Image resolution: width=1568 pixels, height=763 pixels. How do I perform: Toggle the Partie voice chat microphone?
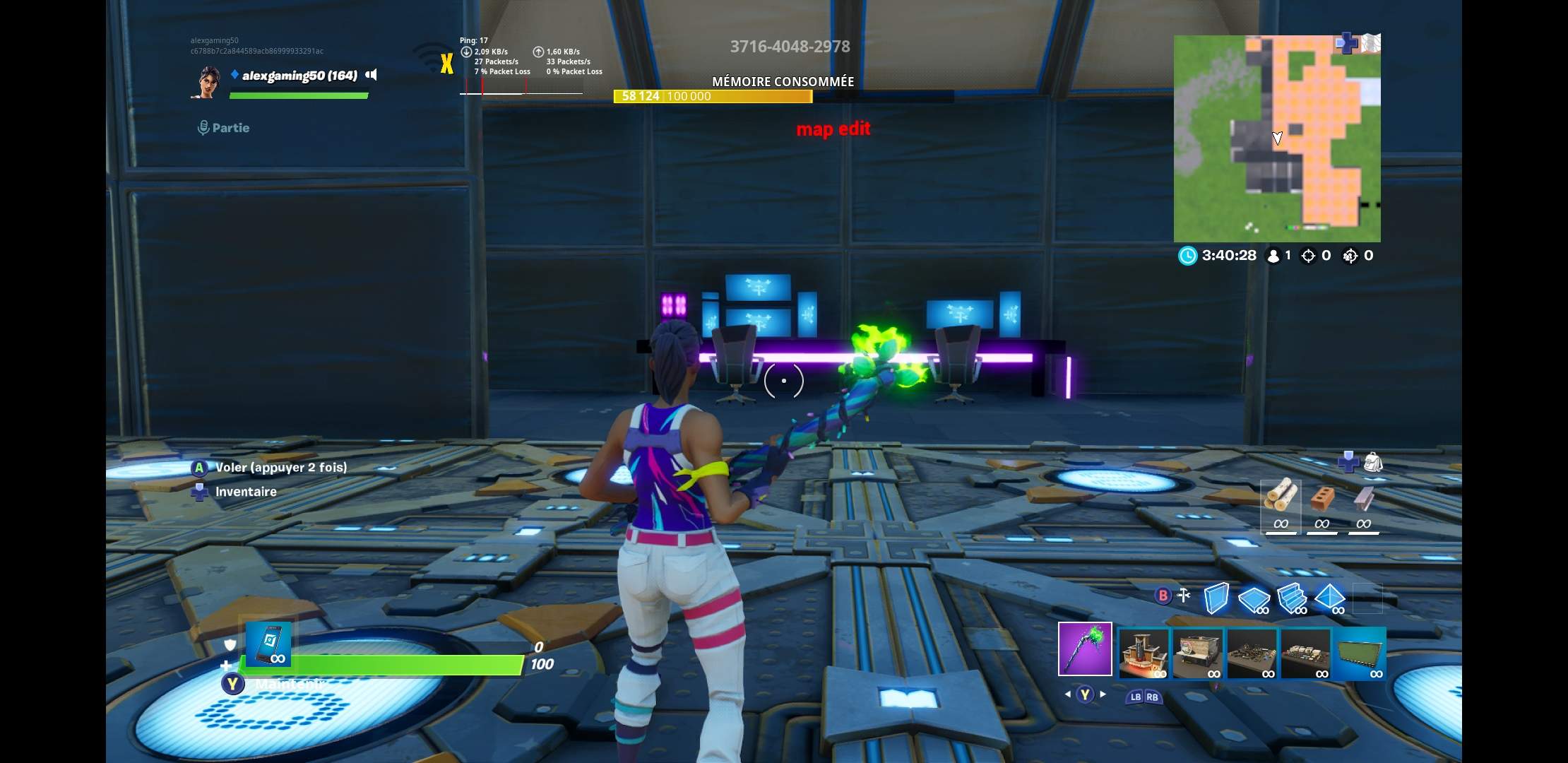pyautogui.click(x=203, y=128)
